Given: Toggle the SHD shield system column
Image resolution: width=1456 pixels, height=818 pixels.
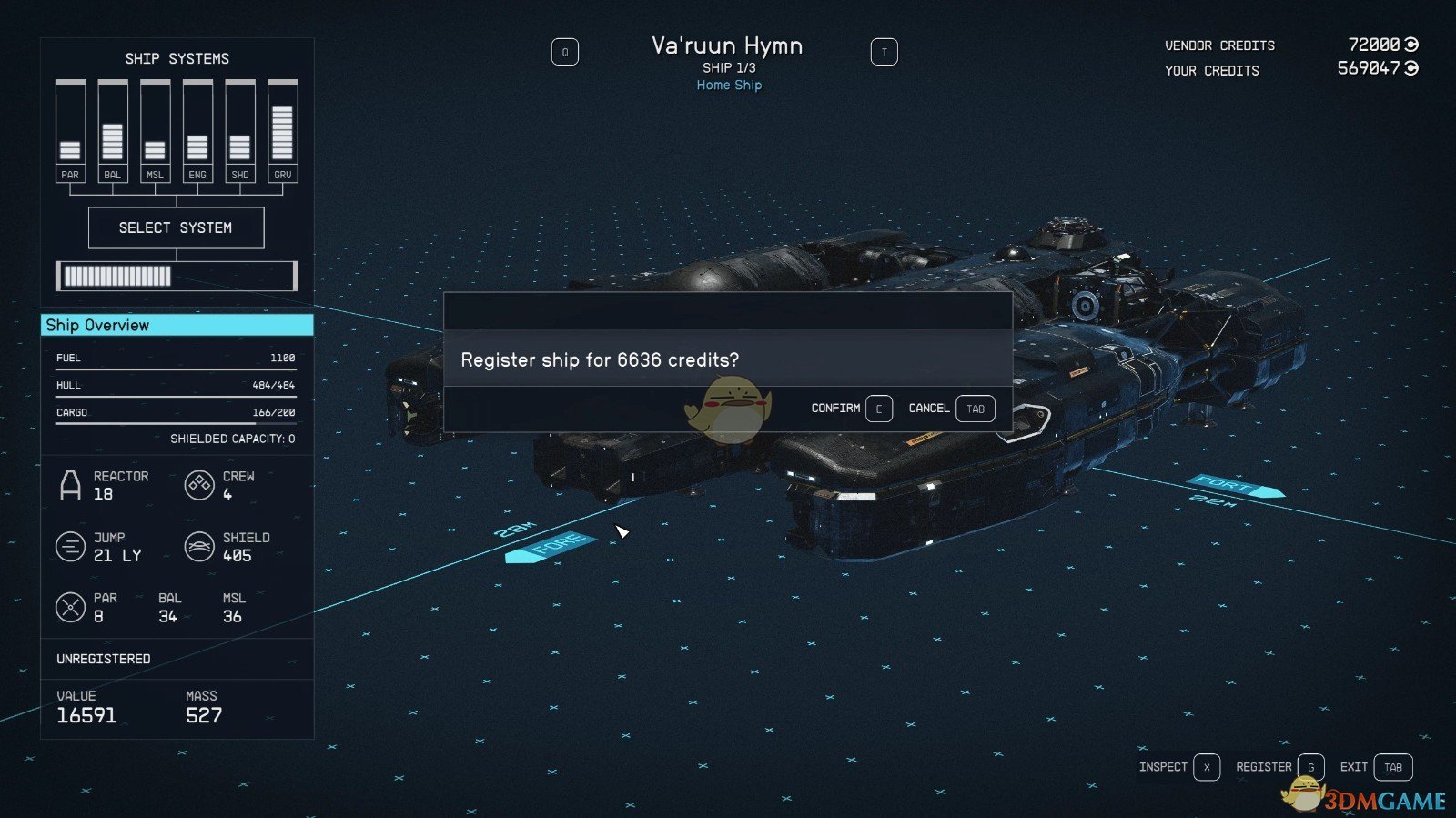Looking at the screenshot, I should pyautogui.click(x=239, y=127).
